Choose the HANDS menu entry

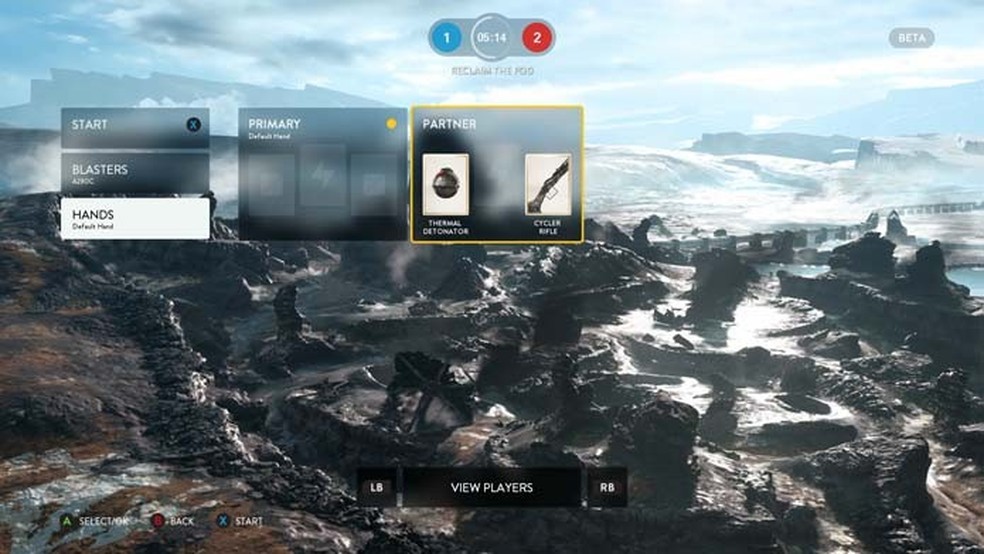135,218
